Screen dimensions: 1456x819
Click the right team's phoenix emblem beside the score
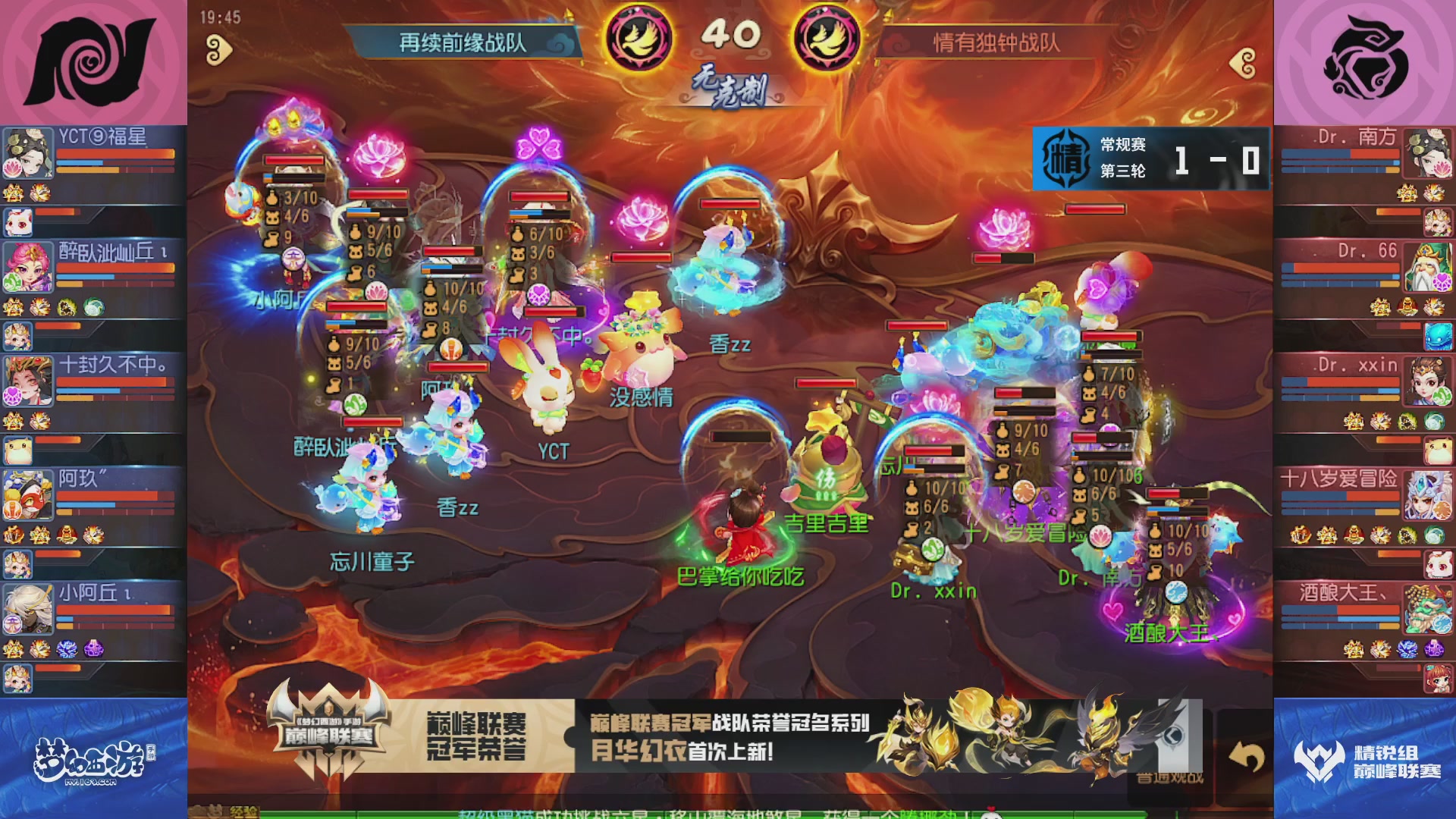(x=827, y=36)
